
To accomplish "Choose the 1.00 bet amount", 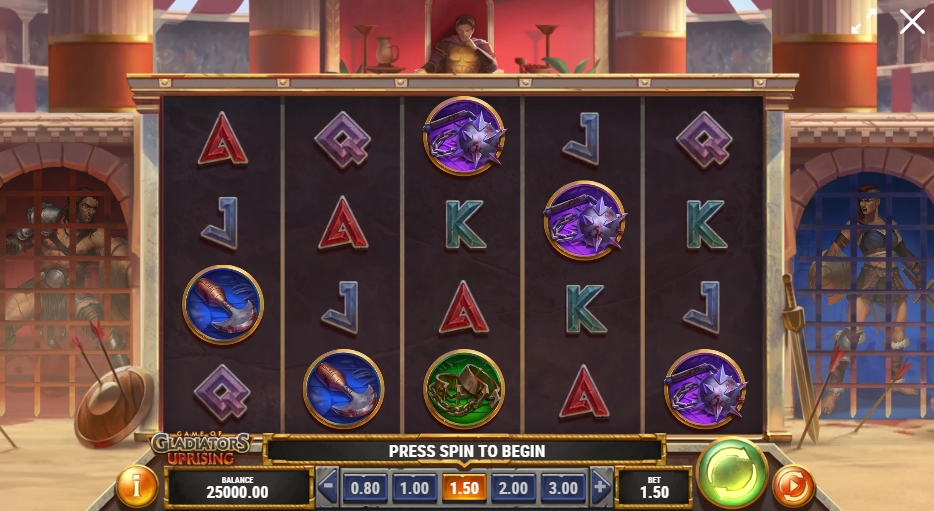I will [x=413, y=488].
